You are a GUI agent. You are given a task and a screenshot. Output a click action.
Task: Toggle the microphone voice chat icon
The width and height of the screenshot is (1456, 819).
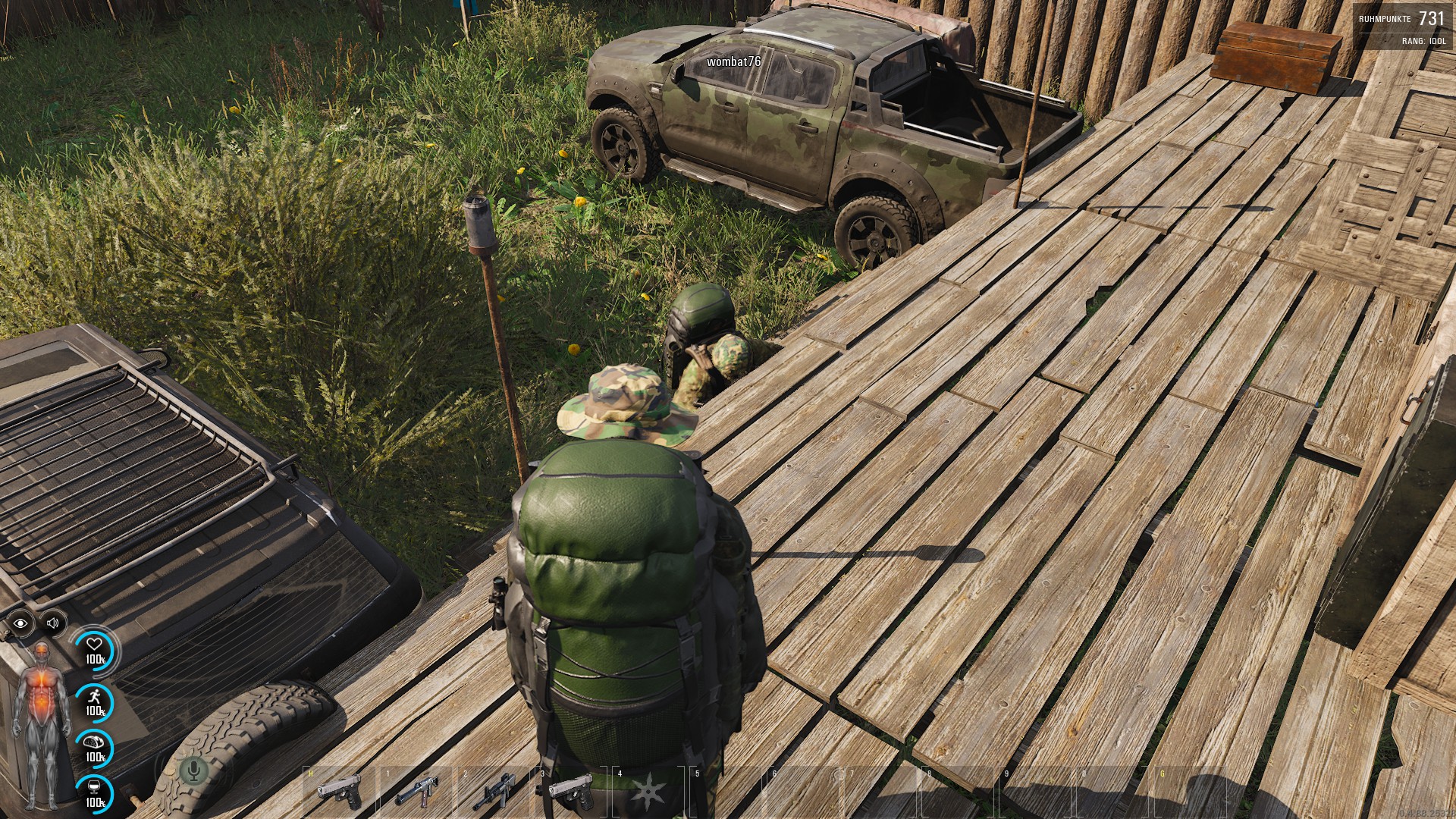[x=193, y=772]
